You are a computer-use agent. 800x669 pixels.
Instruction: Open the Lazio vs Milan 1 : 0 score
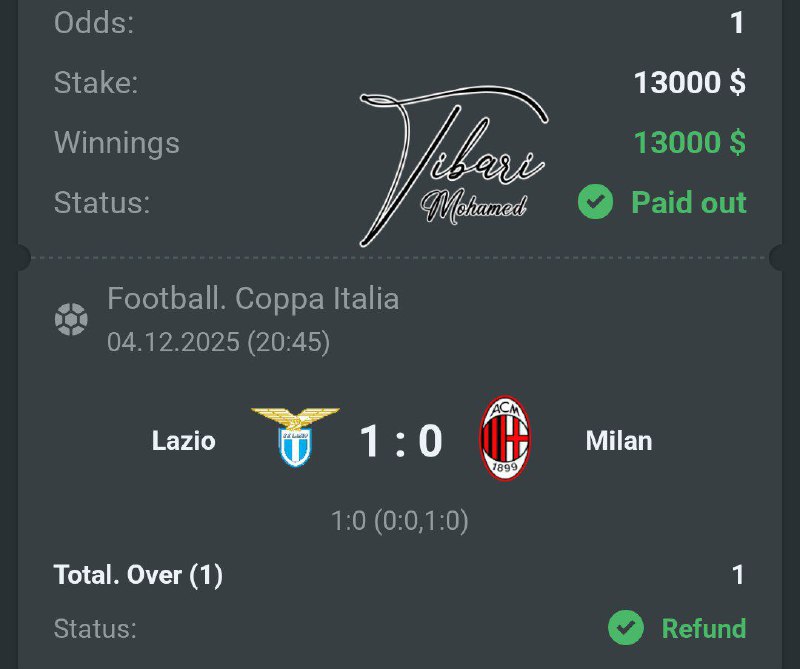point(400,440)
